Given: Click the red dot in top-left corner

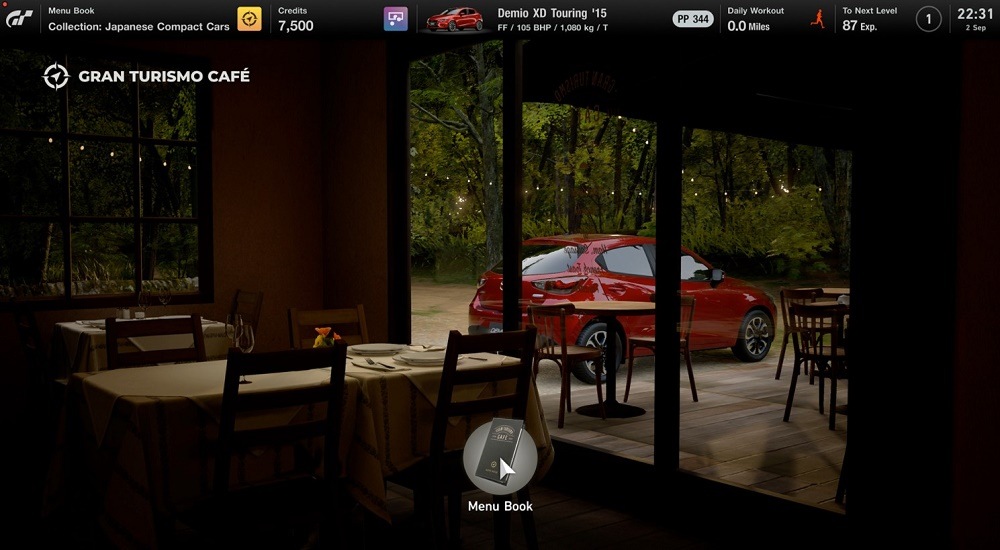Looking at the screenshot, I should 4,4.
